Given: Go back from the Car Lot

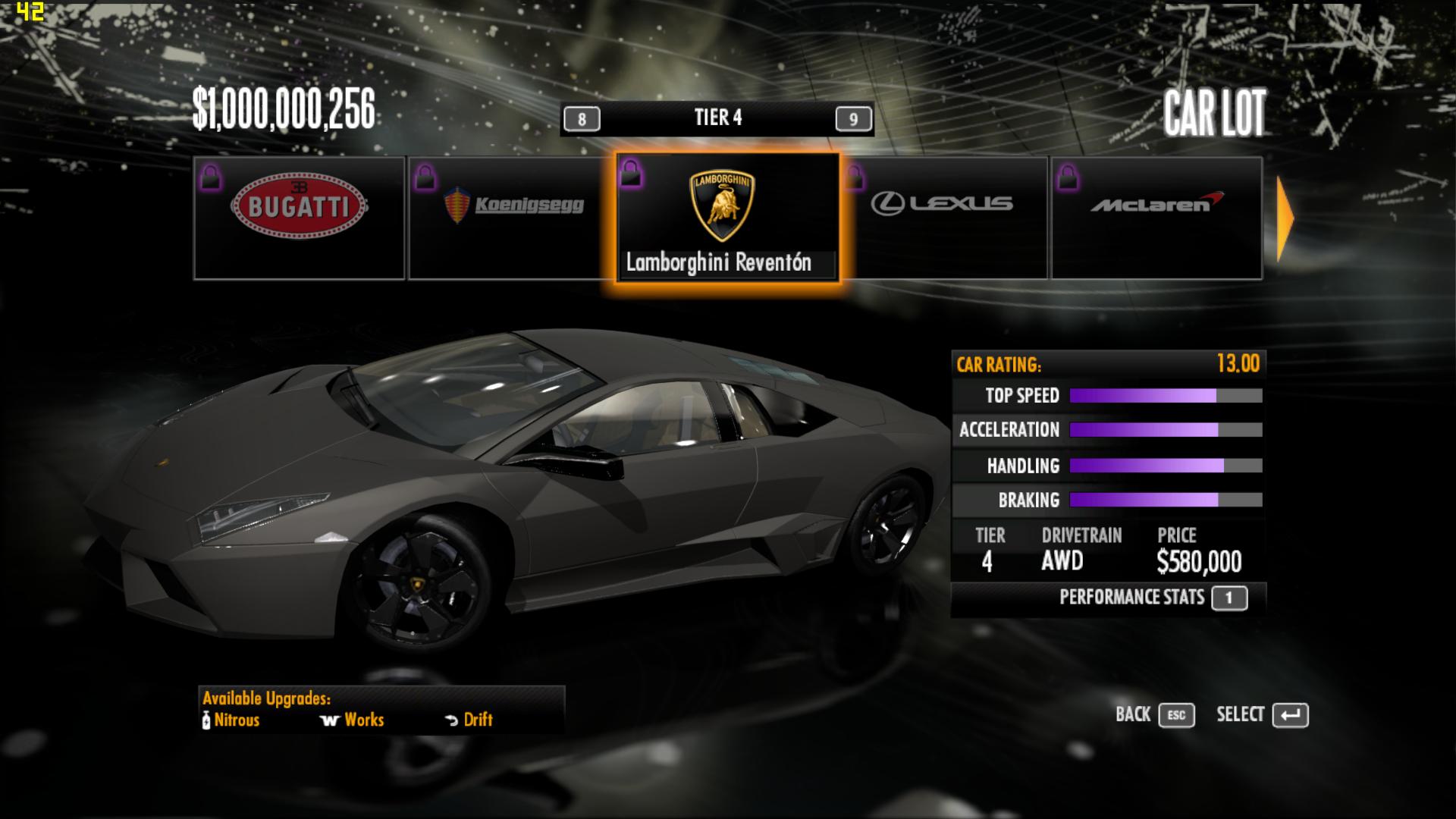Looking at the screenshot, I should [x=1176, y=715].
